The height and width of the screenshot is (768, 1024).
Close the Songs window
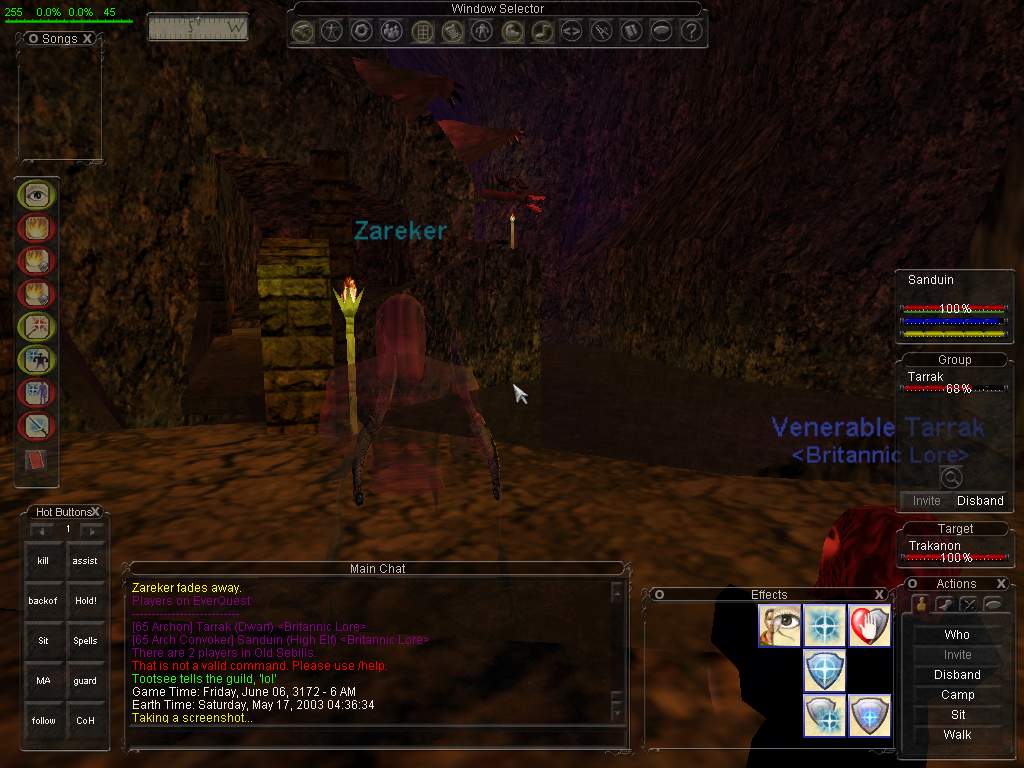click(88, 38)
